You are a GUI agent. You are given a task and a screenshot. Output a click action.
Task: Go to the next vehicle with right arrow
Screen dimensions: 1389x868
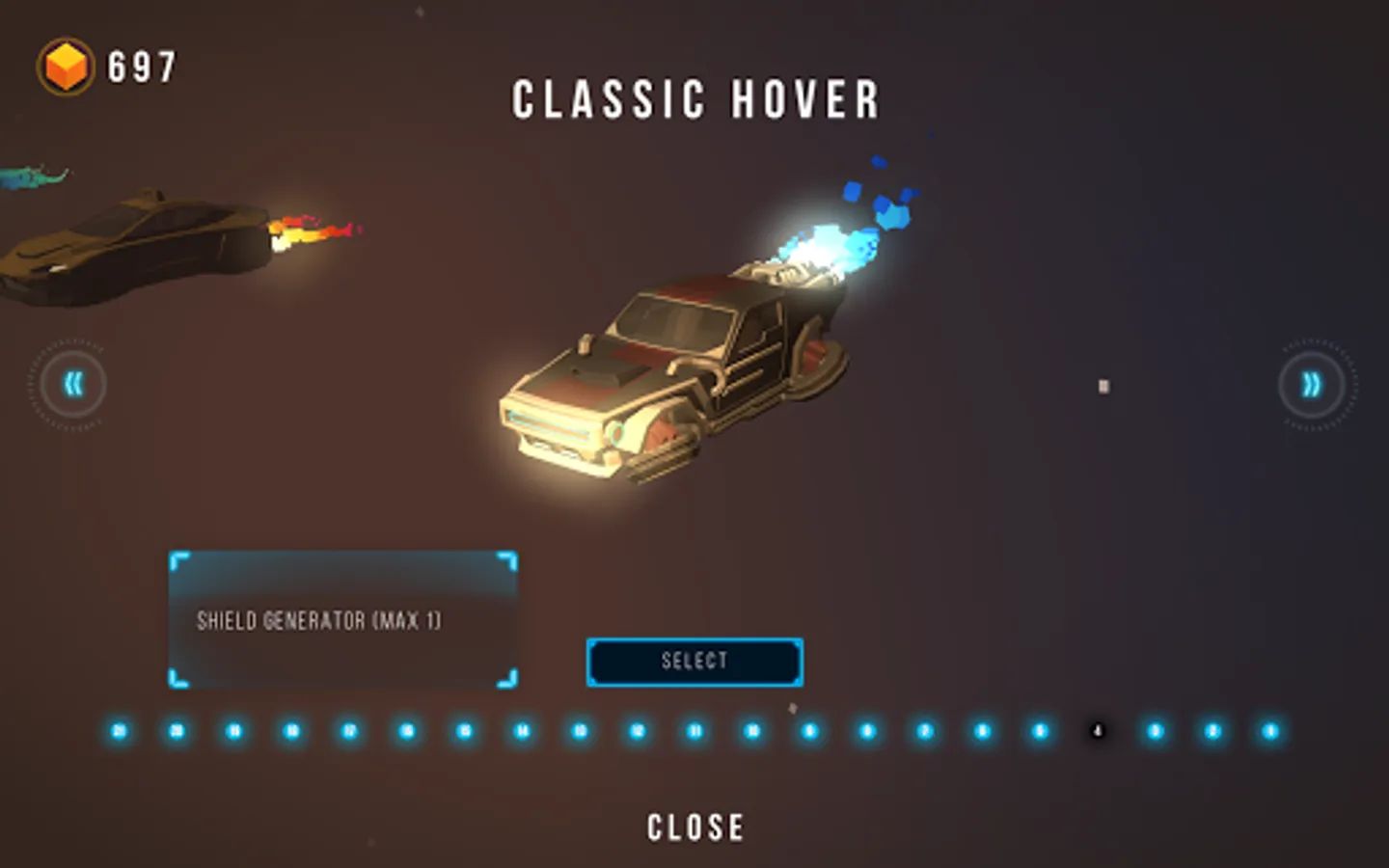coord(1312,385)
